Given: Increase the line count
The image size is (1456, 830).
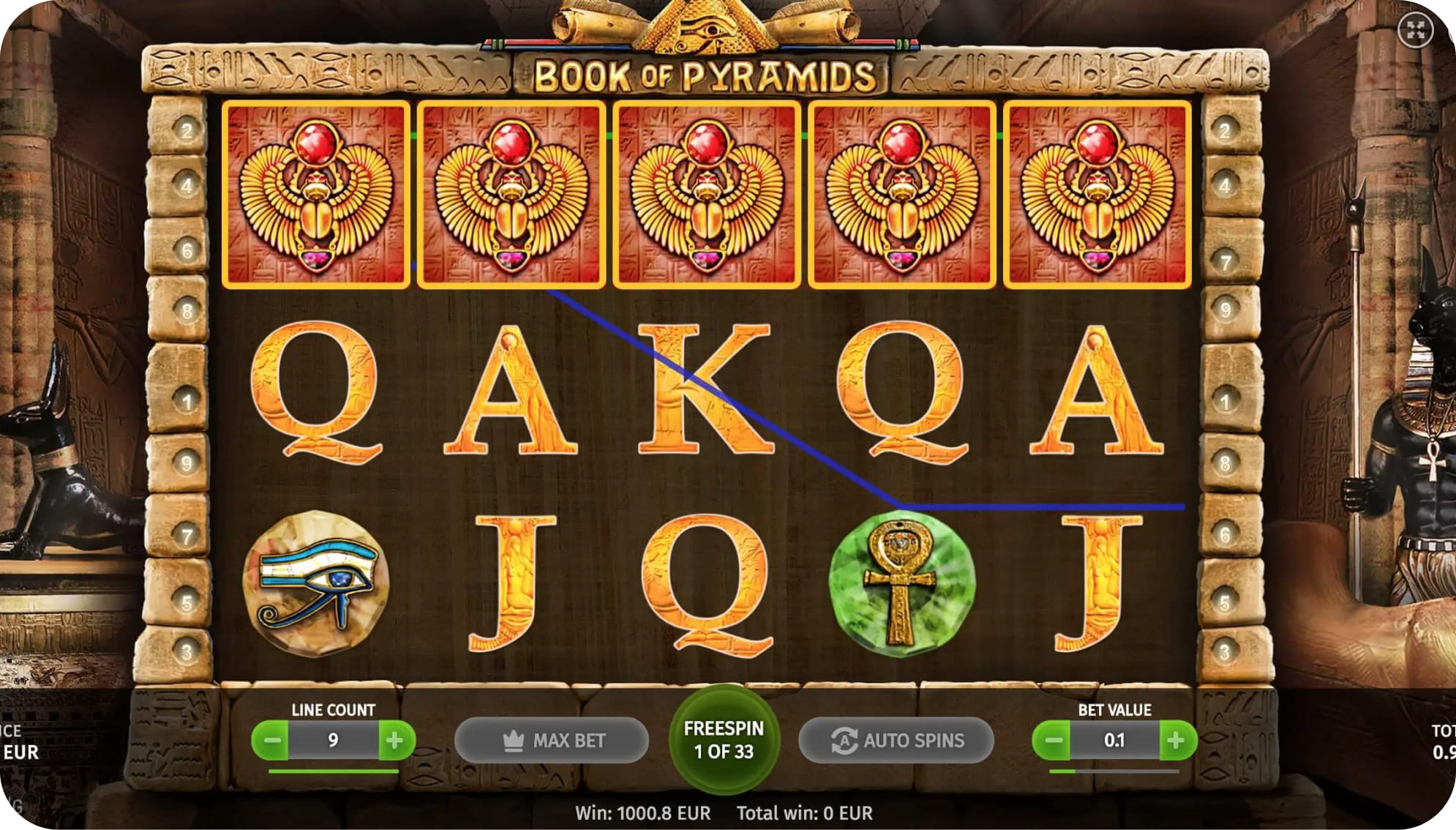Looking at the screenshot, I should tap(395, 741).
